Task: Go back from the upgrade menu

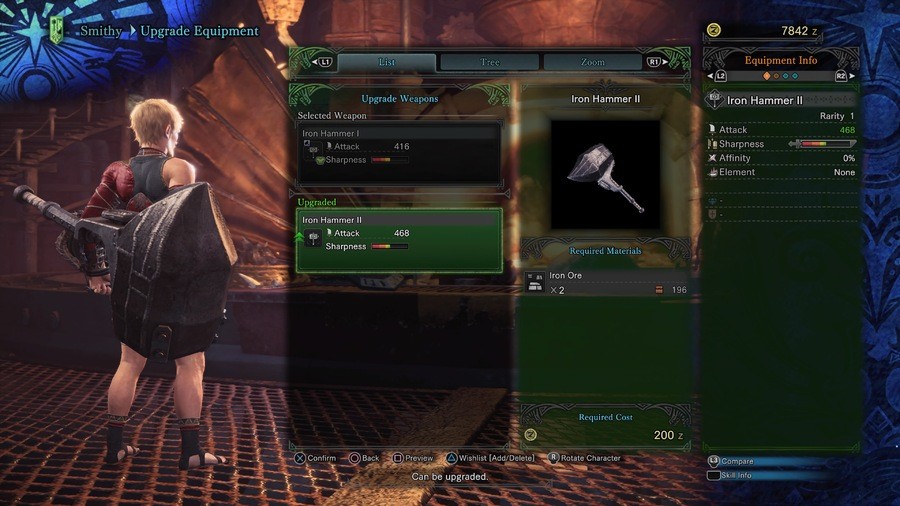Action: [364, 458]
